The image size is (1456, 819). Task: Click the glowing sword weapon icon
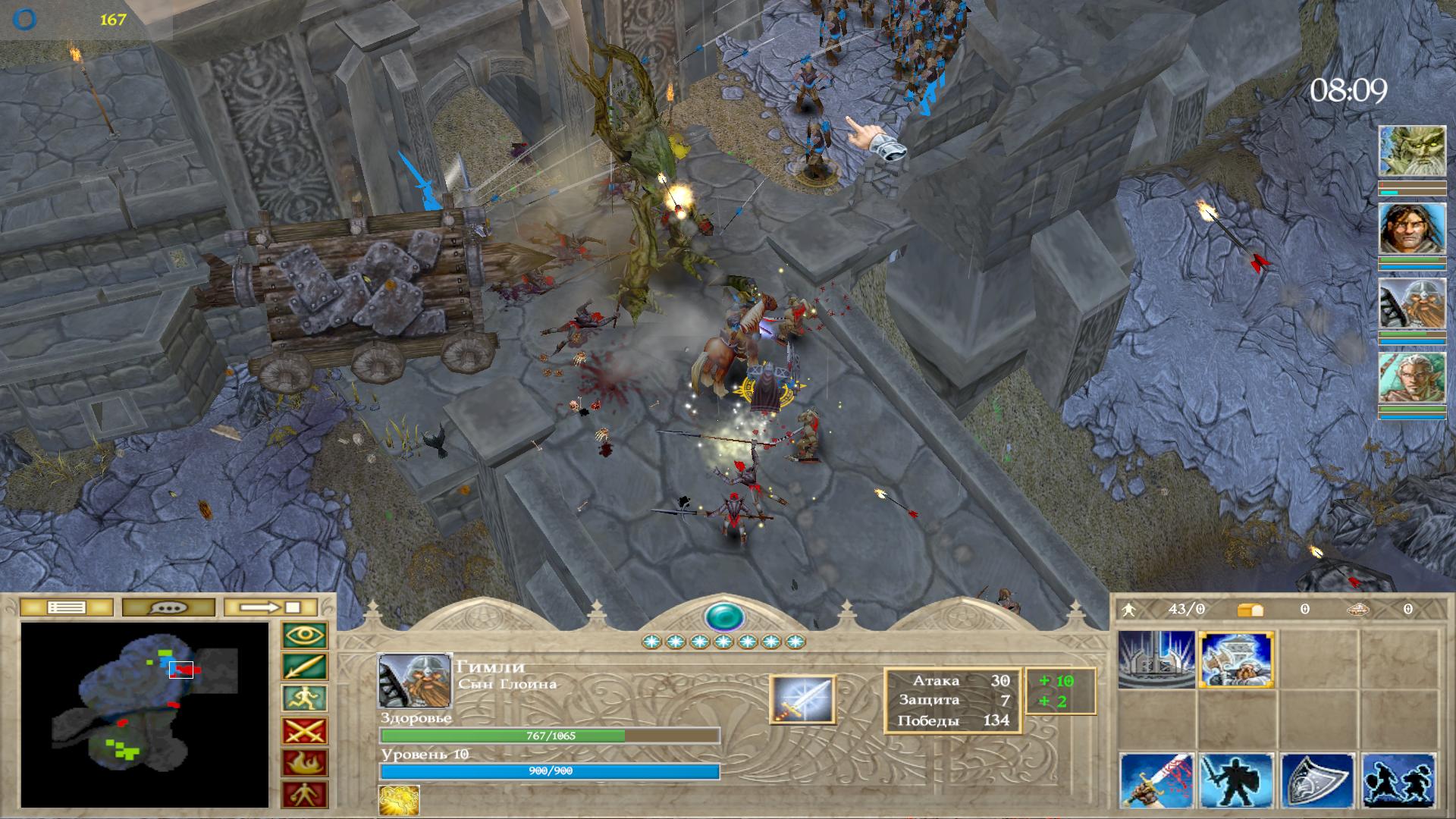(802, 699)
